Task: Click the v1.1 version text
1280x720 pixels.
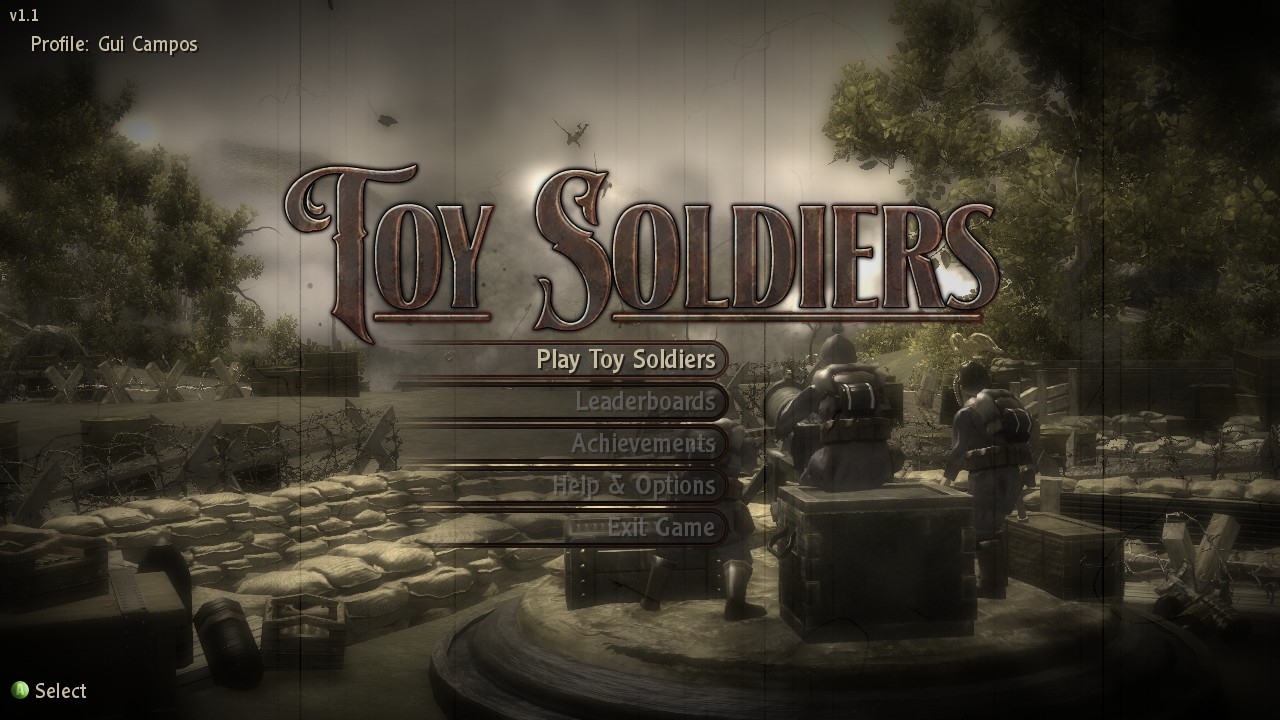Action: click(22, 15)
